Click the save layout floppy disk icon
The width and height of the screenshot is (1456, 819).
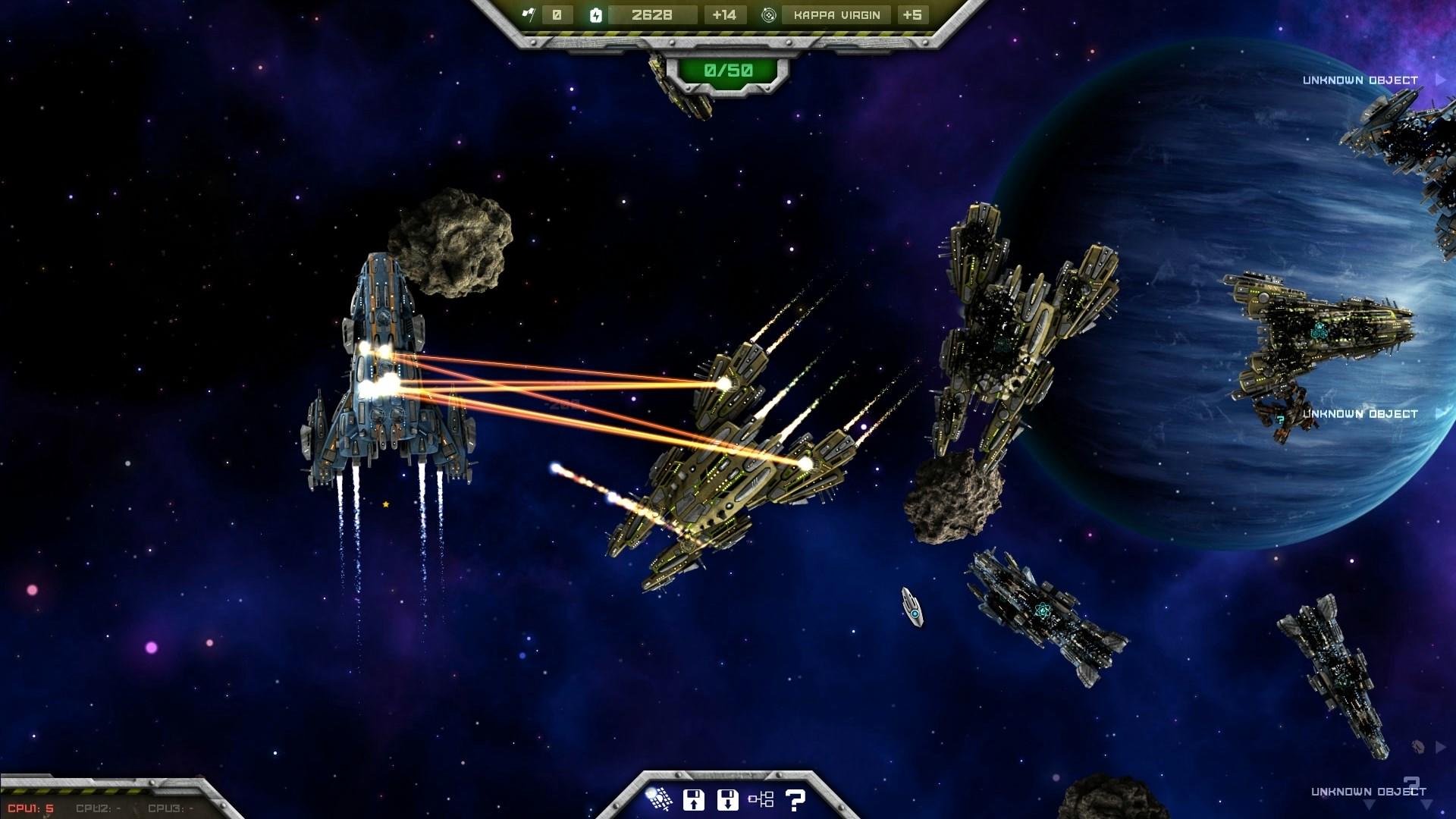(x=695, y=799)
